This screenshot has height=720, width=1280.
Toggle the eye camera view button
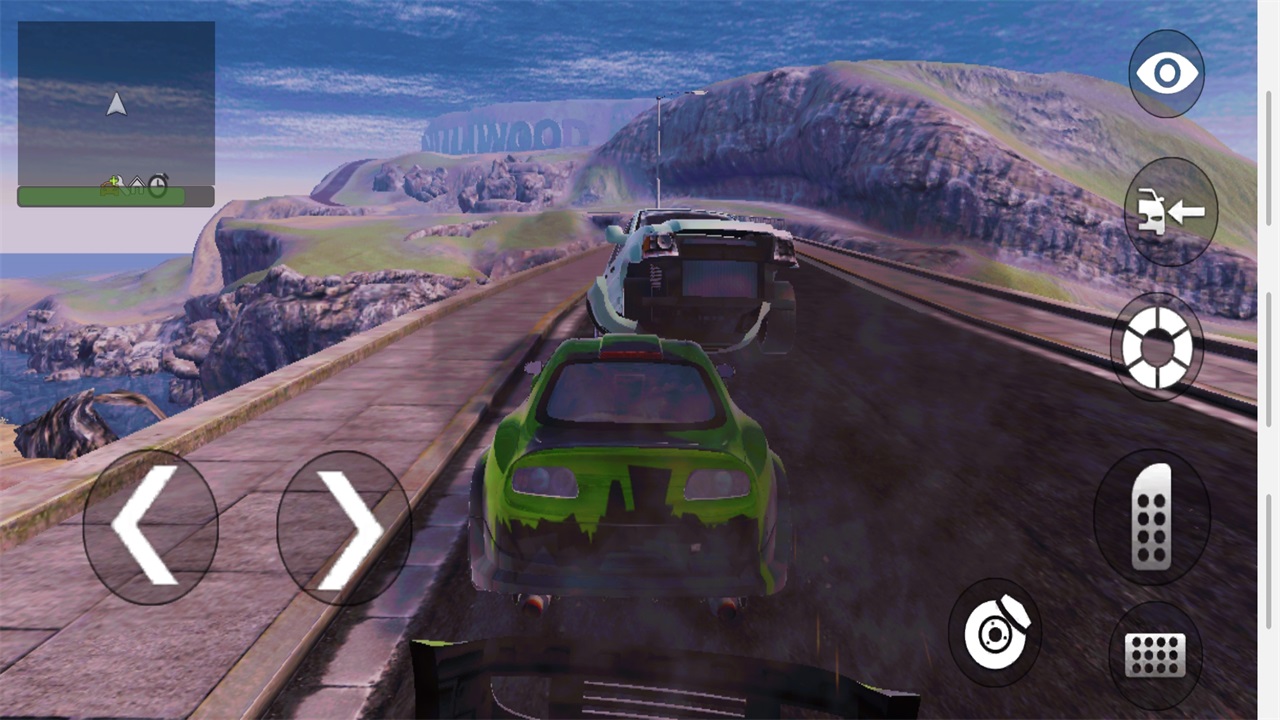pyautogui.click(x=1166, y=73)
